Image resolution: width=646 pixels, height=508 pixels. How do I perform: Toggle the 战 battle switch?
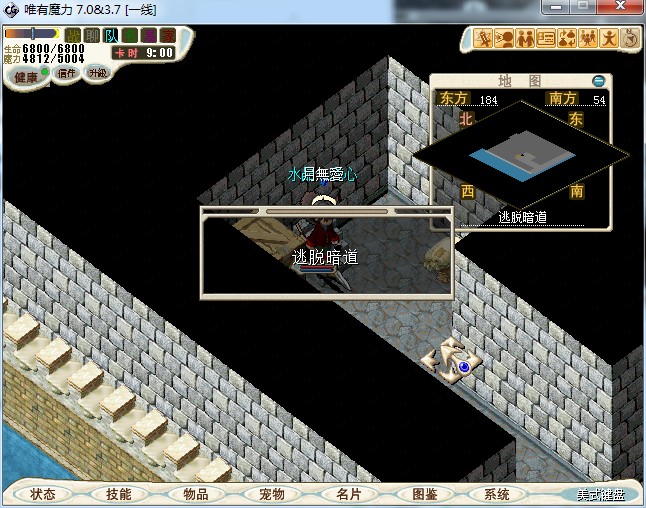pyautogui.click(x=73, y=36)
